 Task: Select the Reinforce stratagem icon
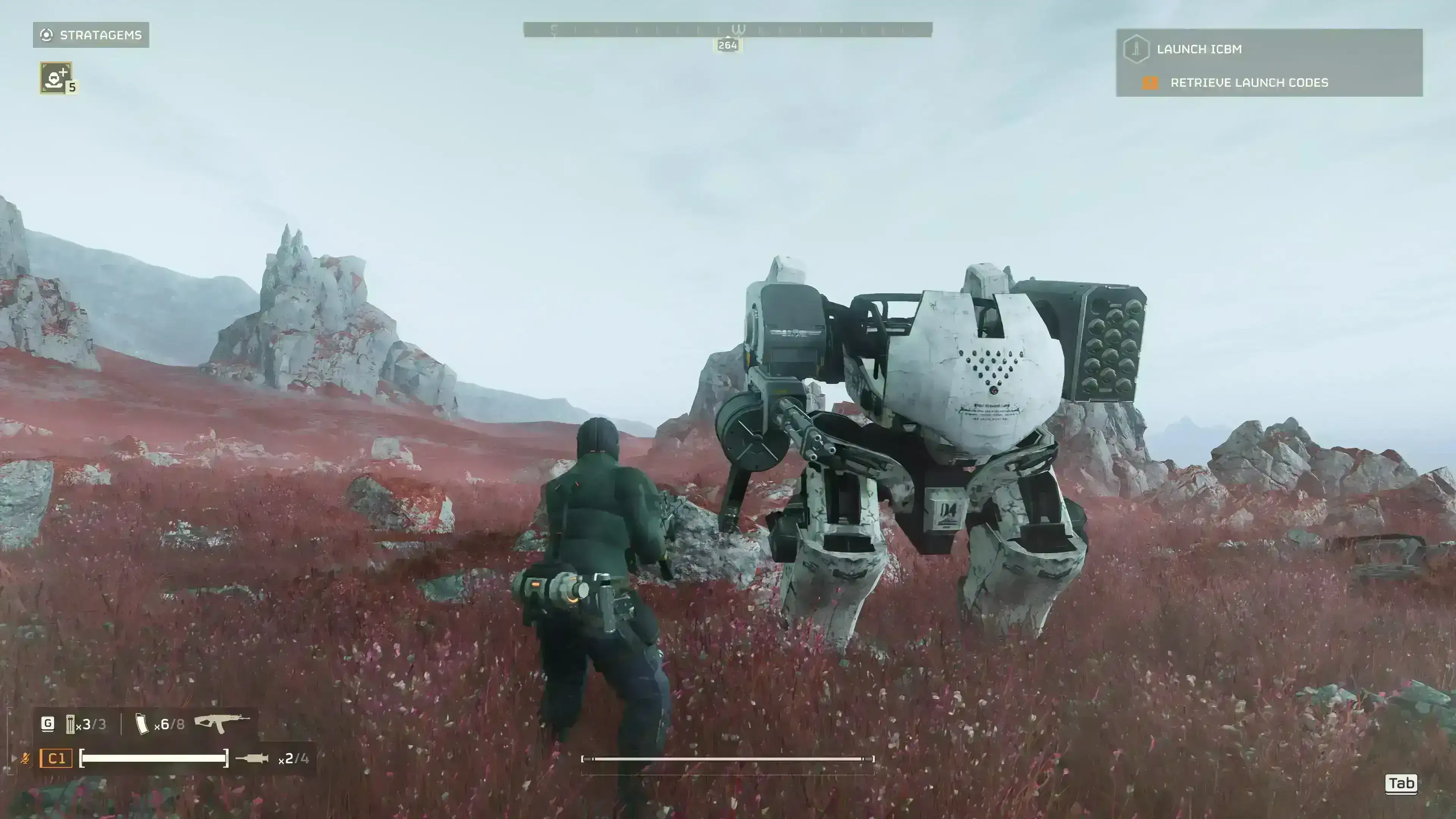pyautogui.click(x=55, y=77)
